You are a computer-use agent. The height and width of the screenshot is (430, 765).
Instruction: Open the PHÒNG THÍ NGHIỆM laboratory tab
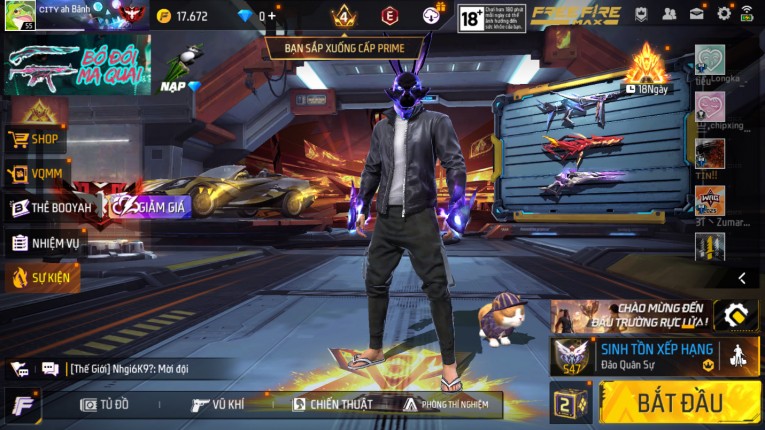[445, 405]
